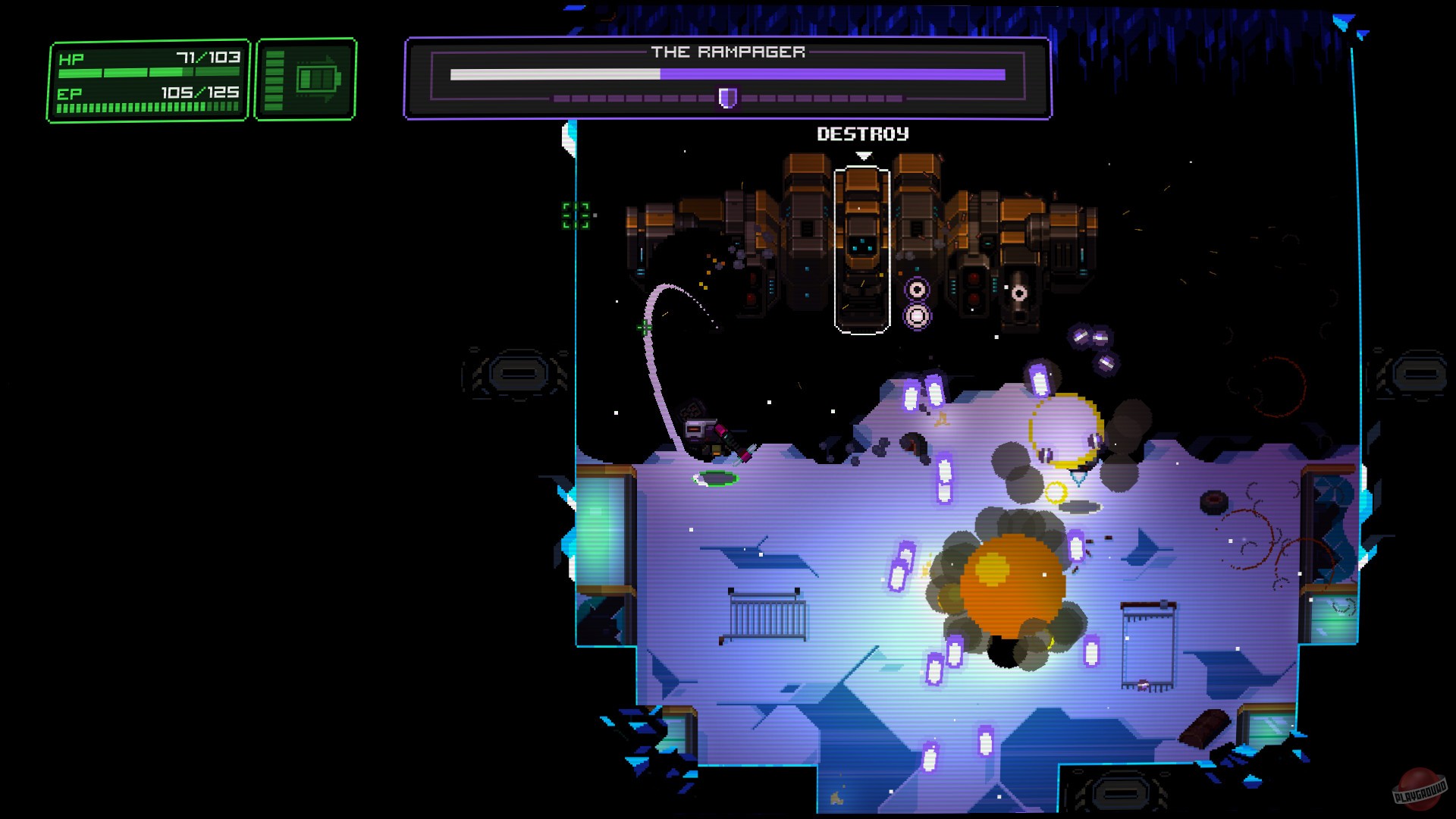1456x819 pixels.
Task: Open the boss health bar panel
Action: [x=728, y=80]
